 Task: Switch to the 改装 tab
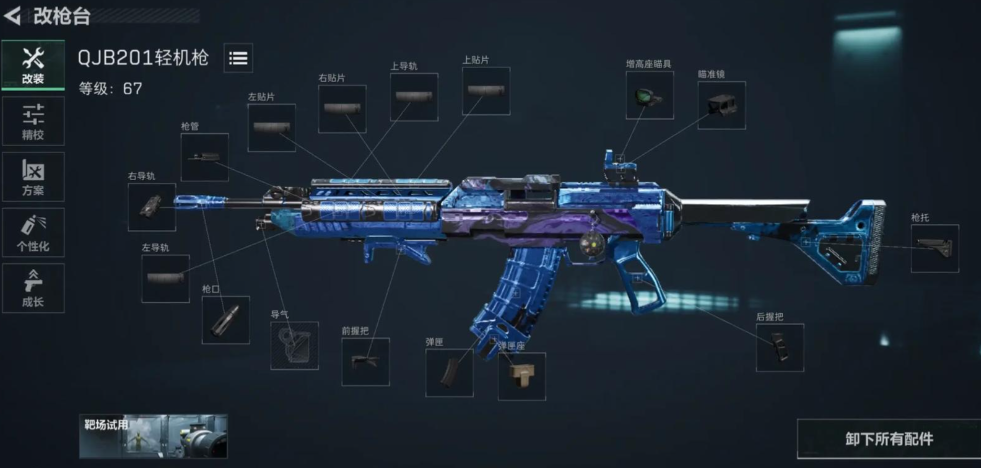pyautogui.click(x=33, y=66)
